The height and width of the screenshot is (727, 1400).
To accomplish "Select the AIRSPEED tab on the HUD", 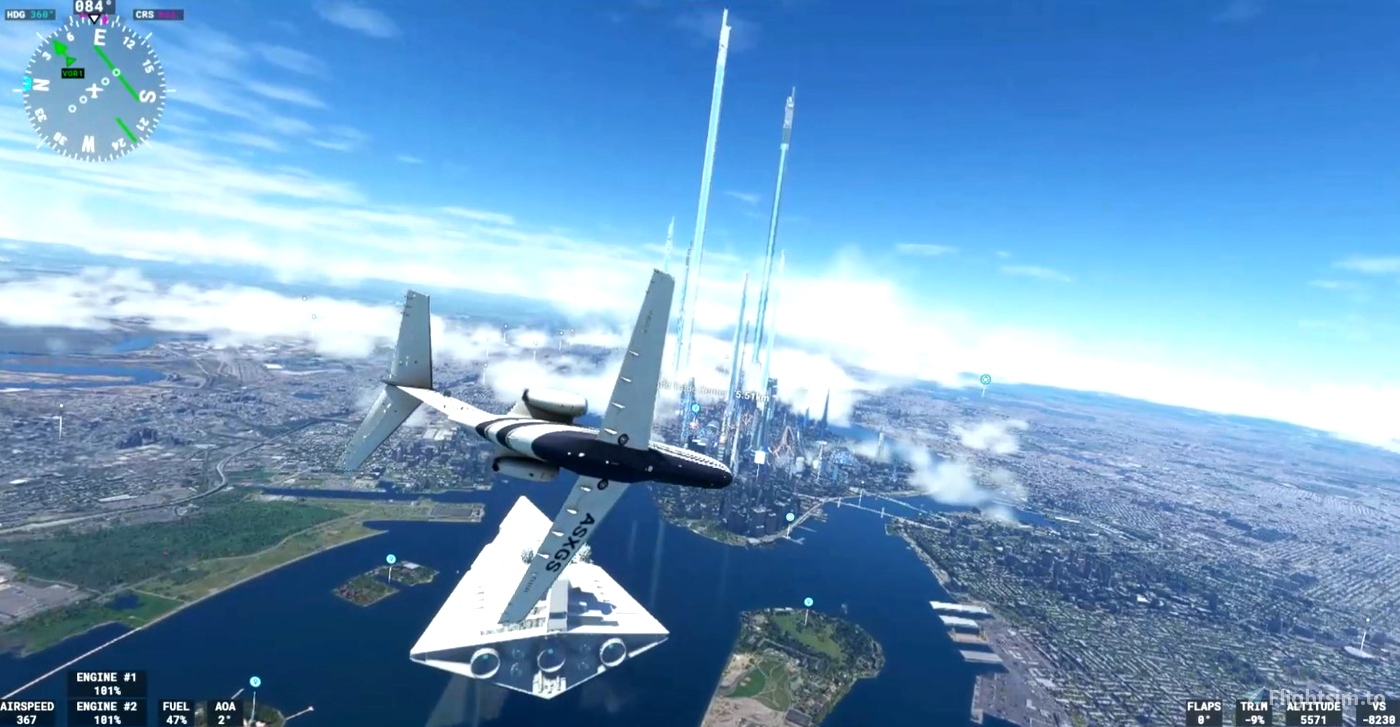I will click(x=26, y=711).
